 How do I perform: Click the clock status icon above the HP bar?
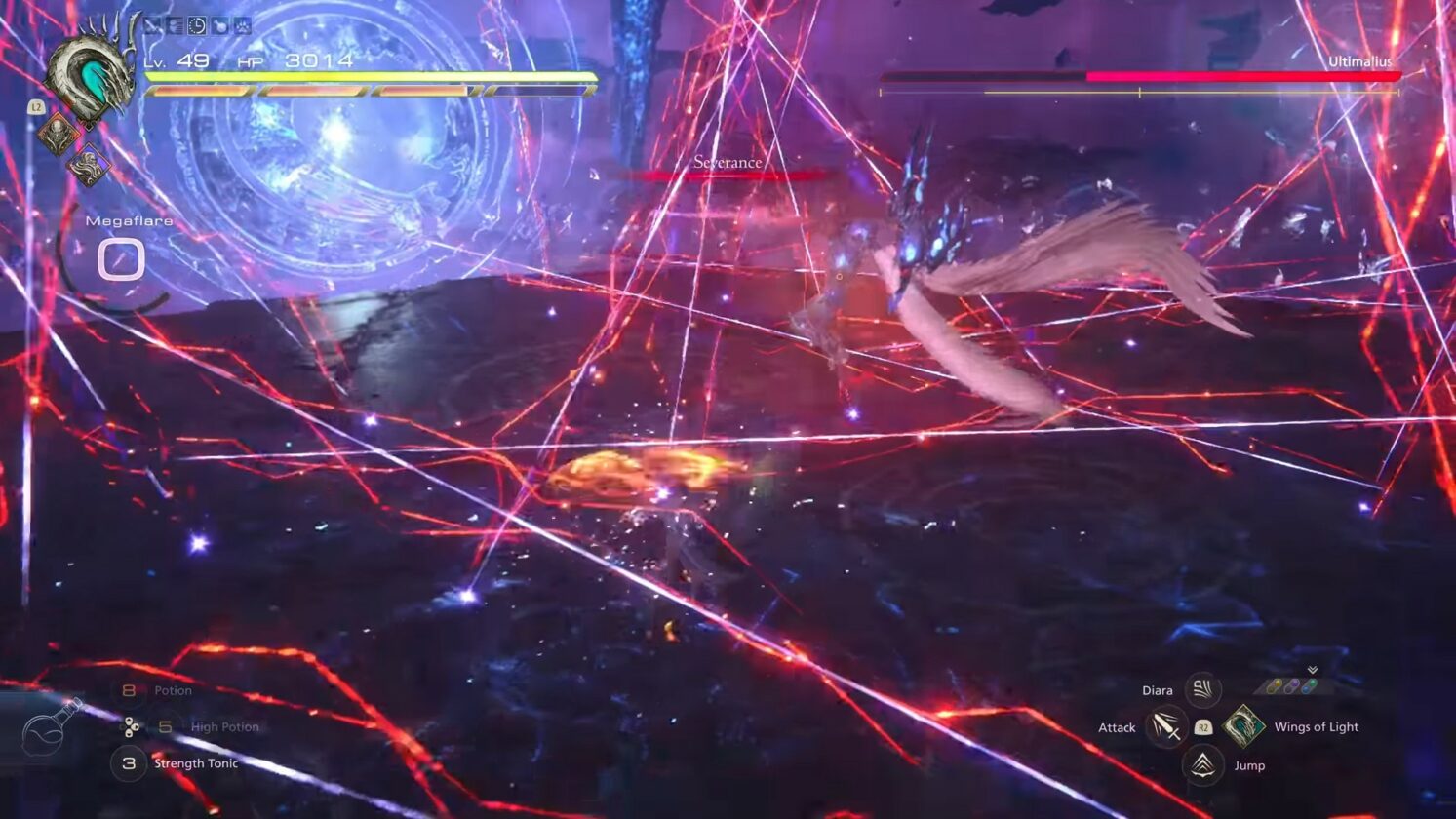(197, 25)
